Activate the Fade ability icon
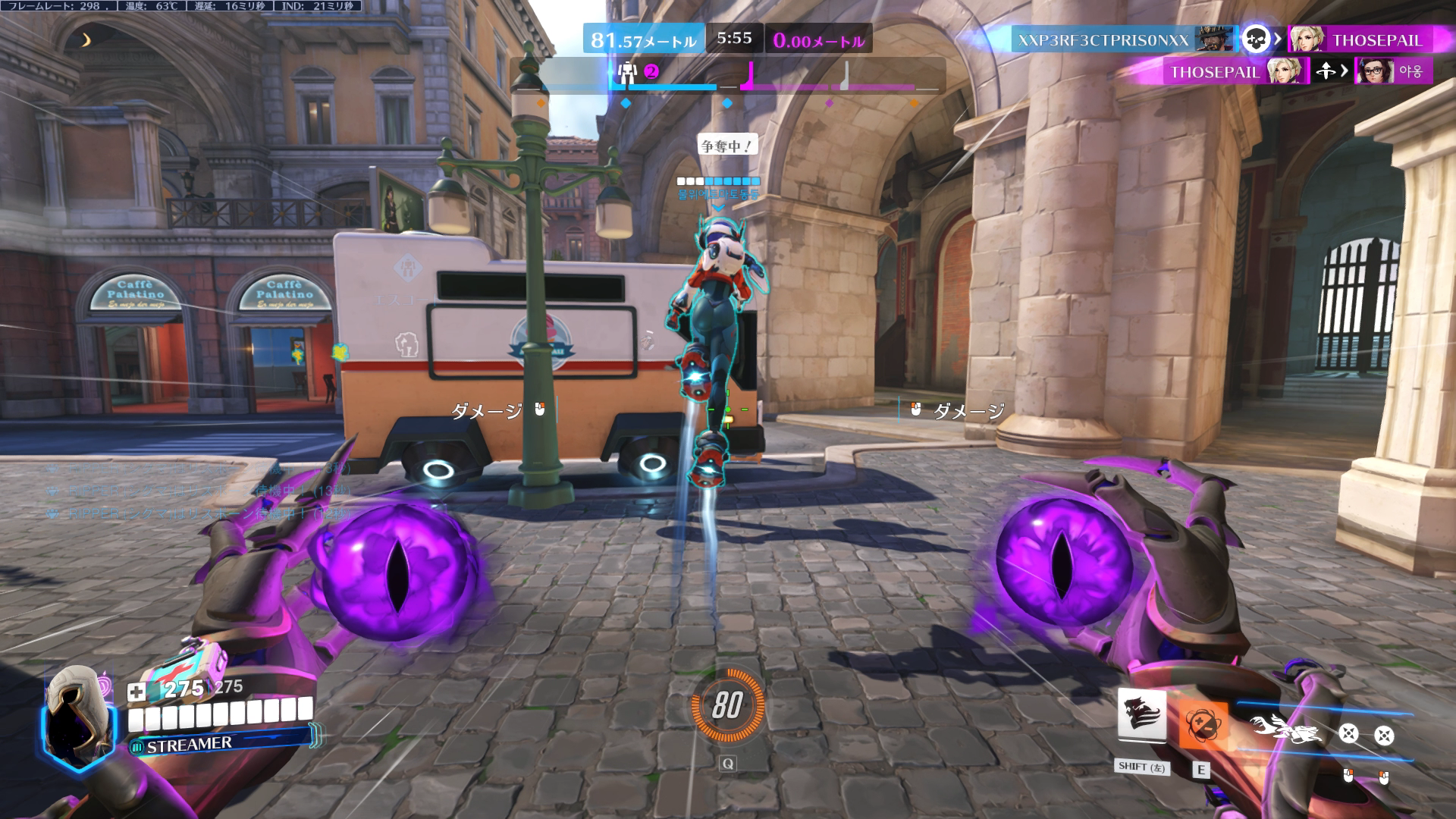Viewport: 1456px width, 819px height. click(1141, 715)
